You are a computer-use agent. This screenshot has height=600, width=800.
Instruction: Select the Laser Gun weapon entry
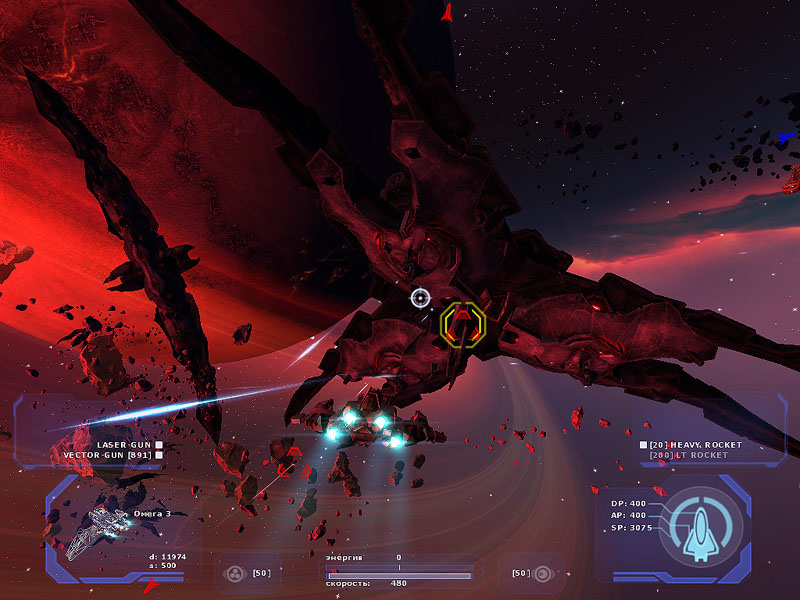point(123,444)
